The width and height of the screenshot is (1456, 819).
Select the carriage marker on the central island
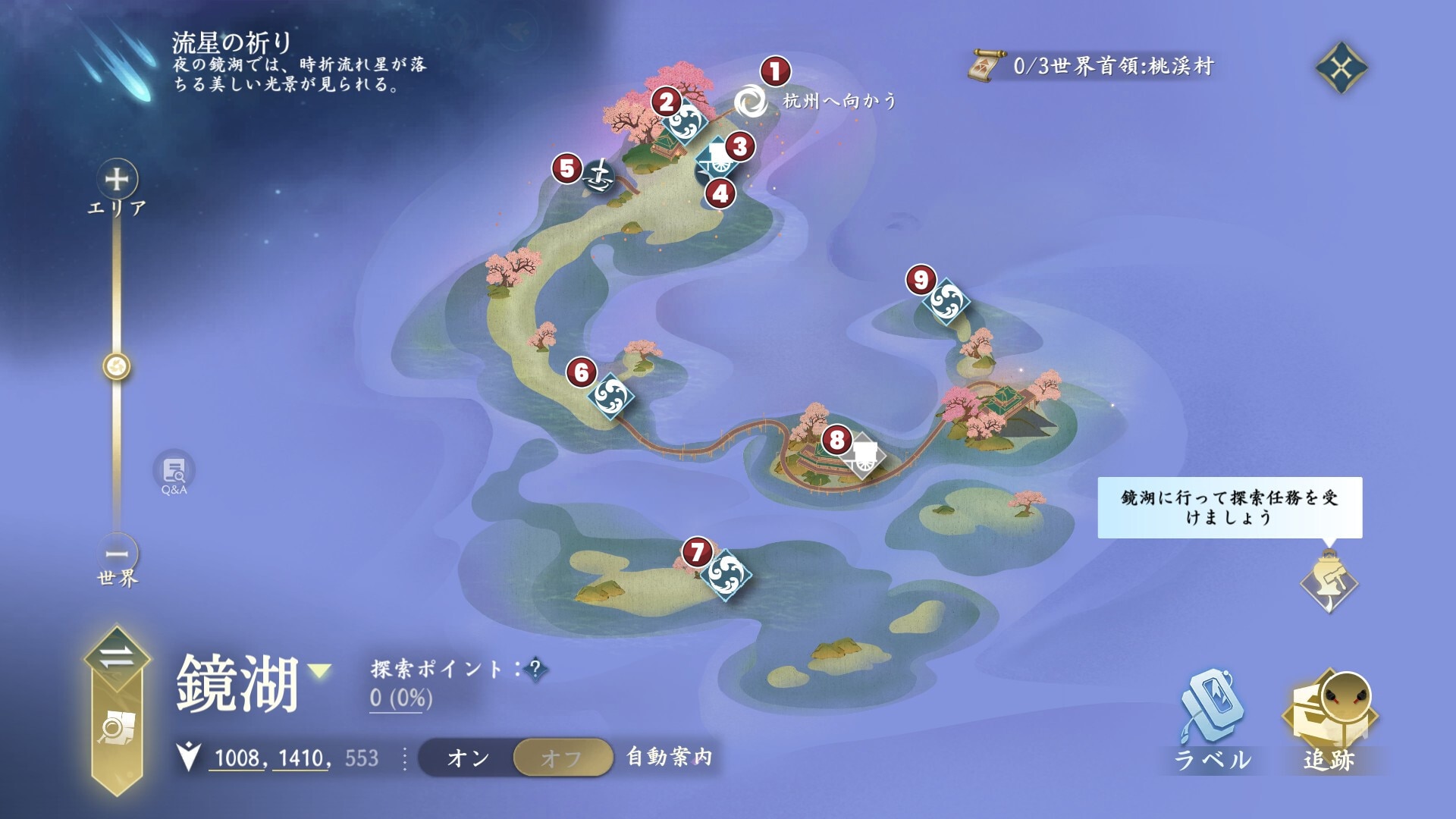click(863, 455)
